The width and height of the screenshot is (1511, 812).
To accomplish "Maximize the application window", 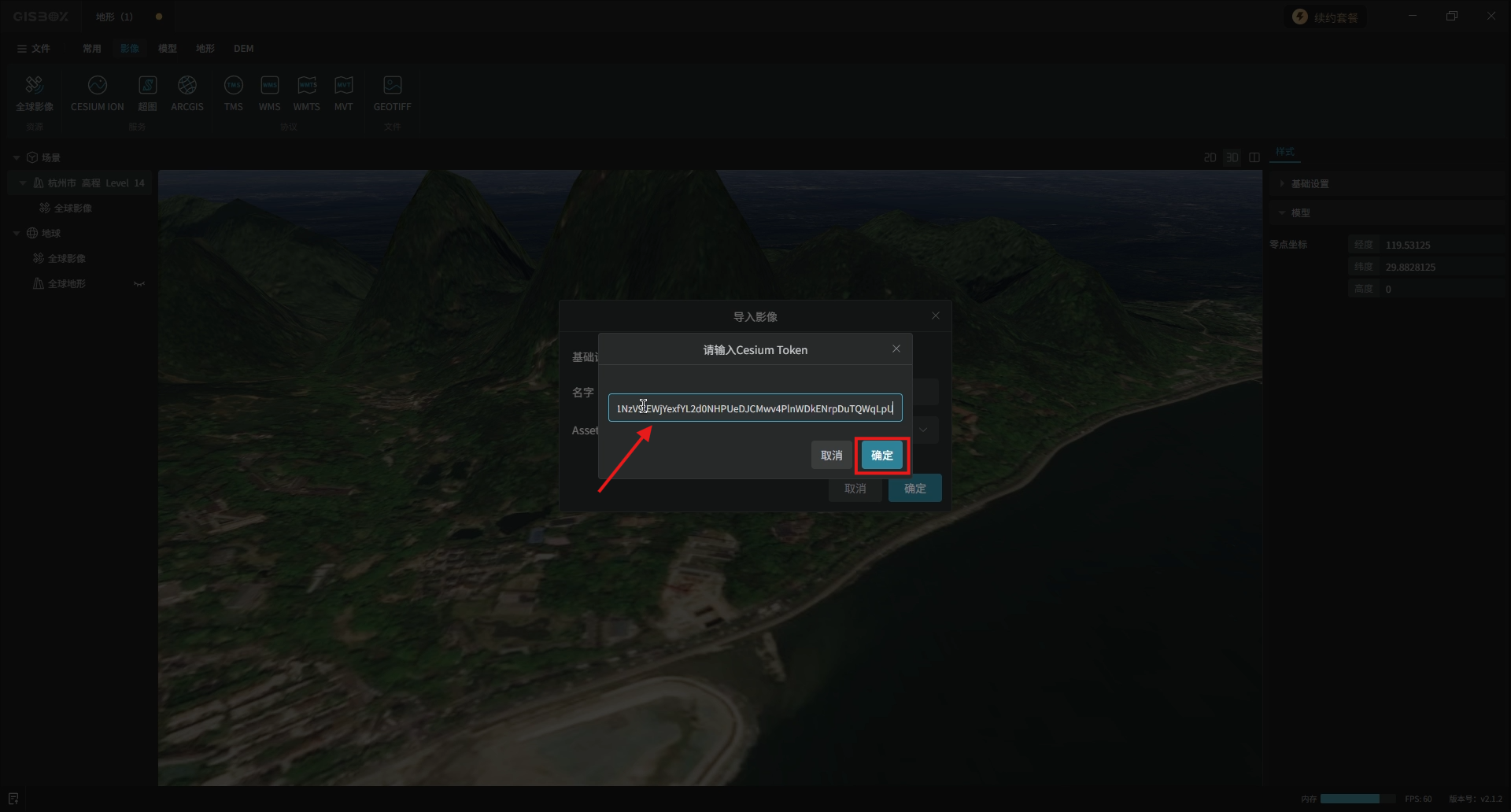I will [1452, 16].
